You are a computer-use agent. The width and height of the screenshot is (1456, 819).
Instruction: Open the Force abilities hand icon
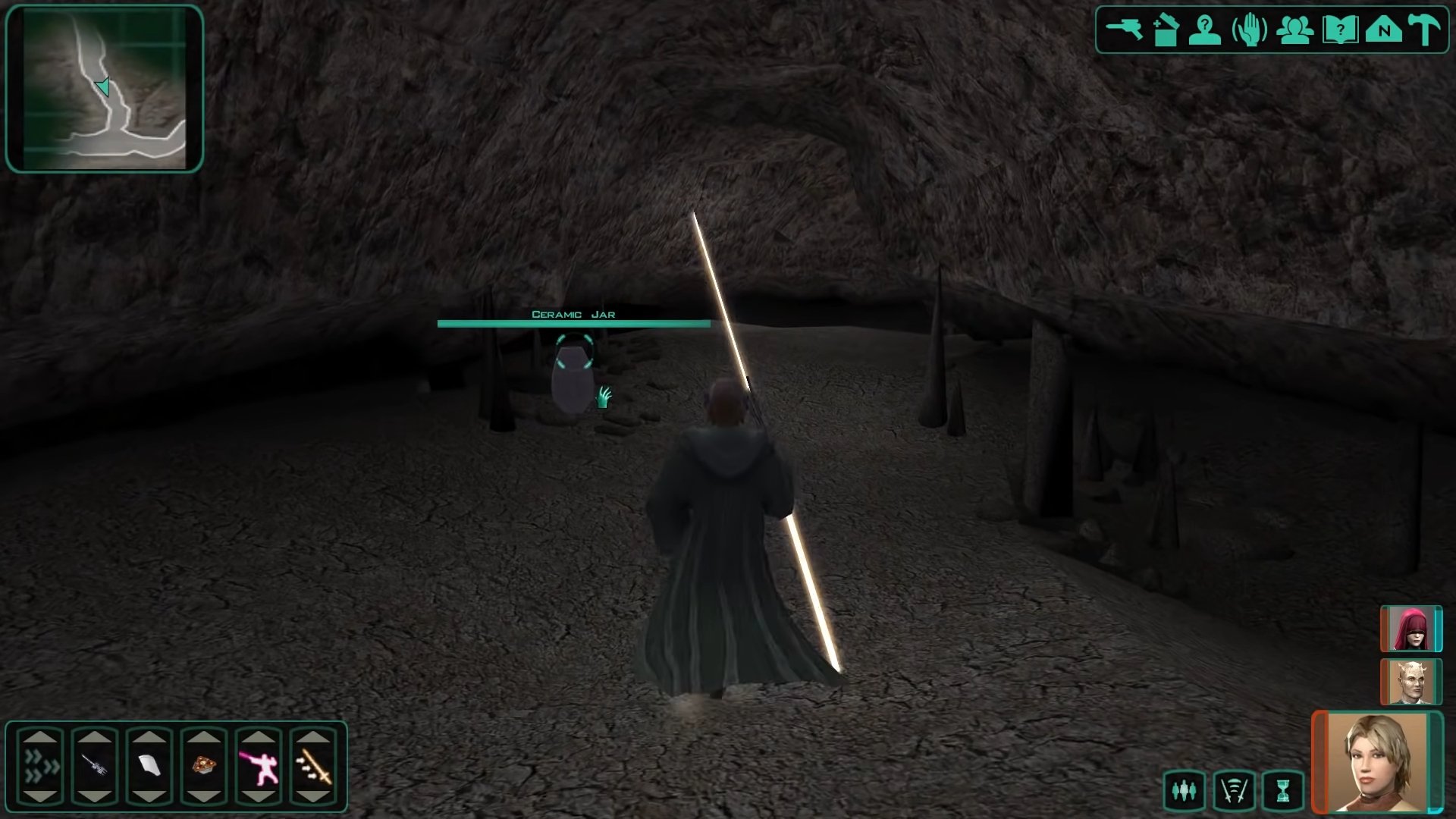click(x=1250, y=30)
